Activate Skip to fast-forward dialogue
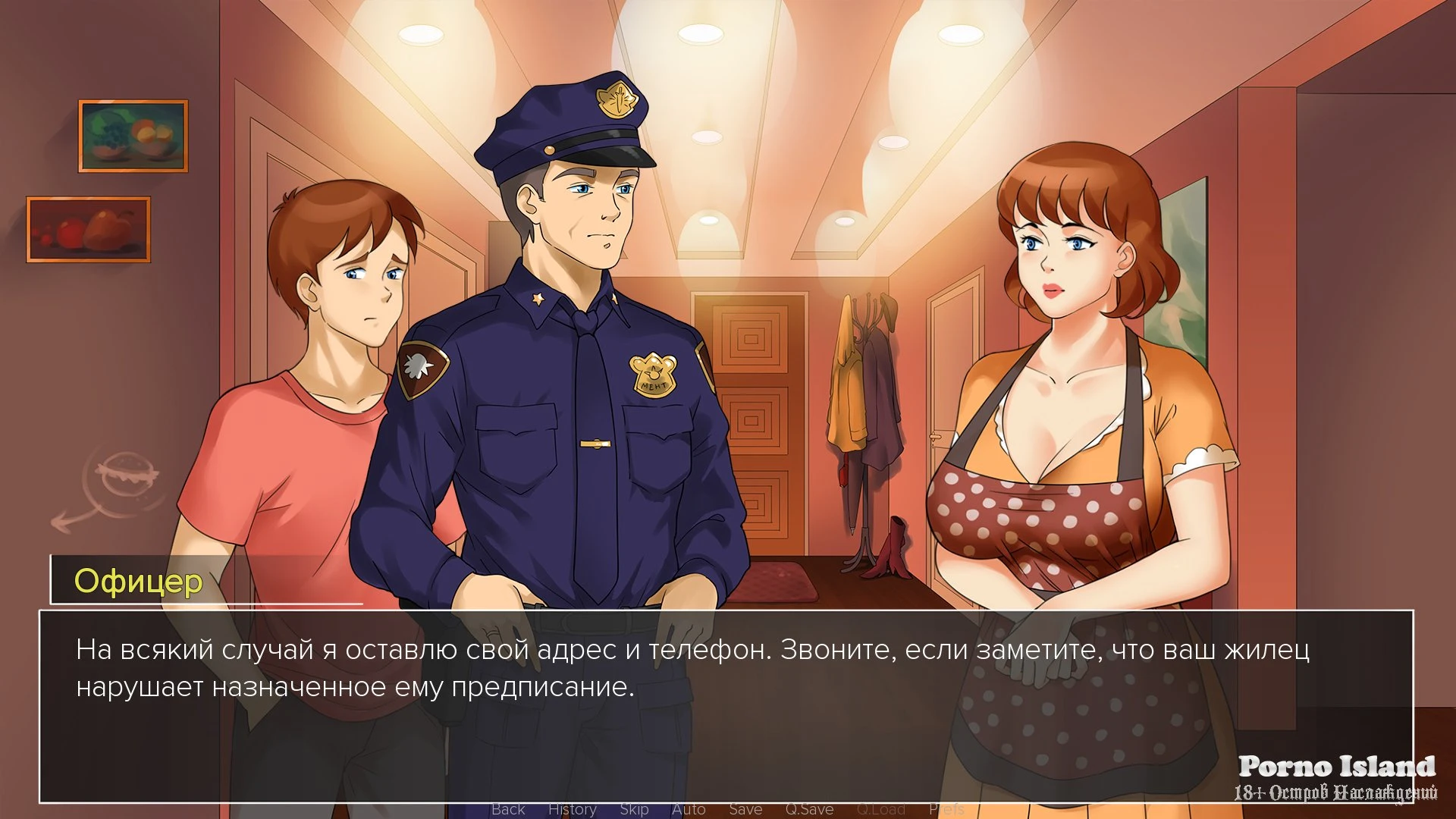The height and width of the screenshot is (819, 1456). point(634,809)
